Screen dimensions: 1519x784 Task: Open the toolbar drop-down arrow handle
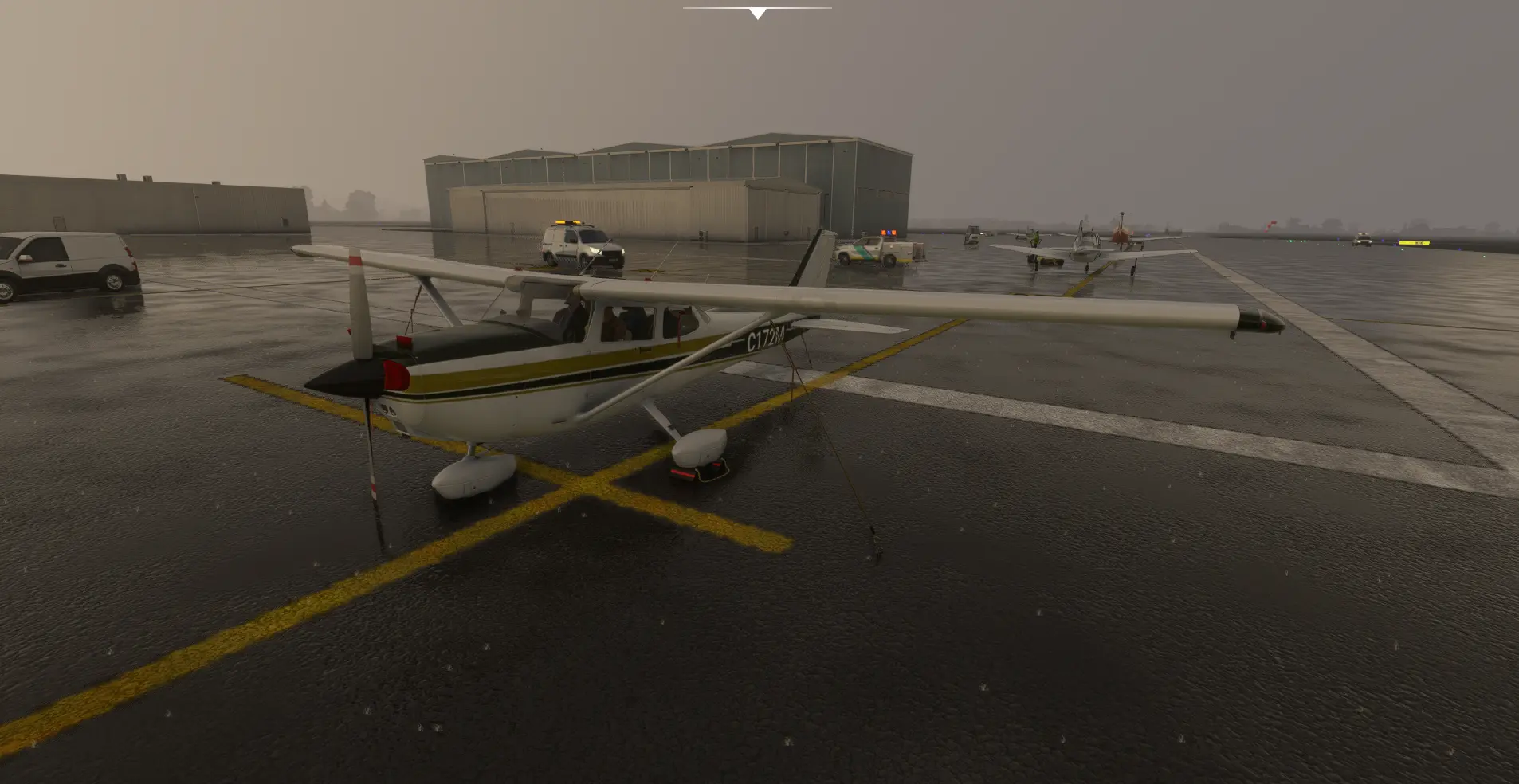pos(757,13)
